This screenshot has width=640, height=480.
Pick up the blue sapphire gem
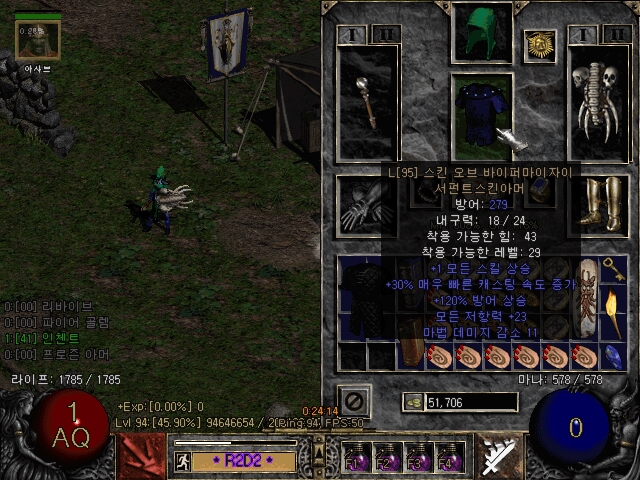614,356
